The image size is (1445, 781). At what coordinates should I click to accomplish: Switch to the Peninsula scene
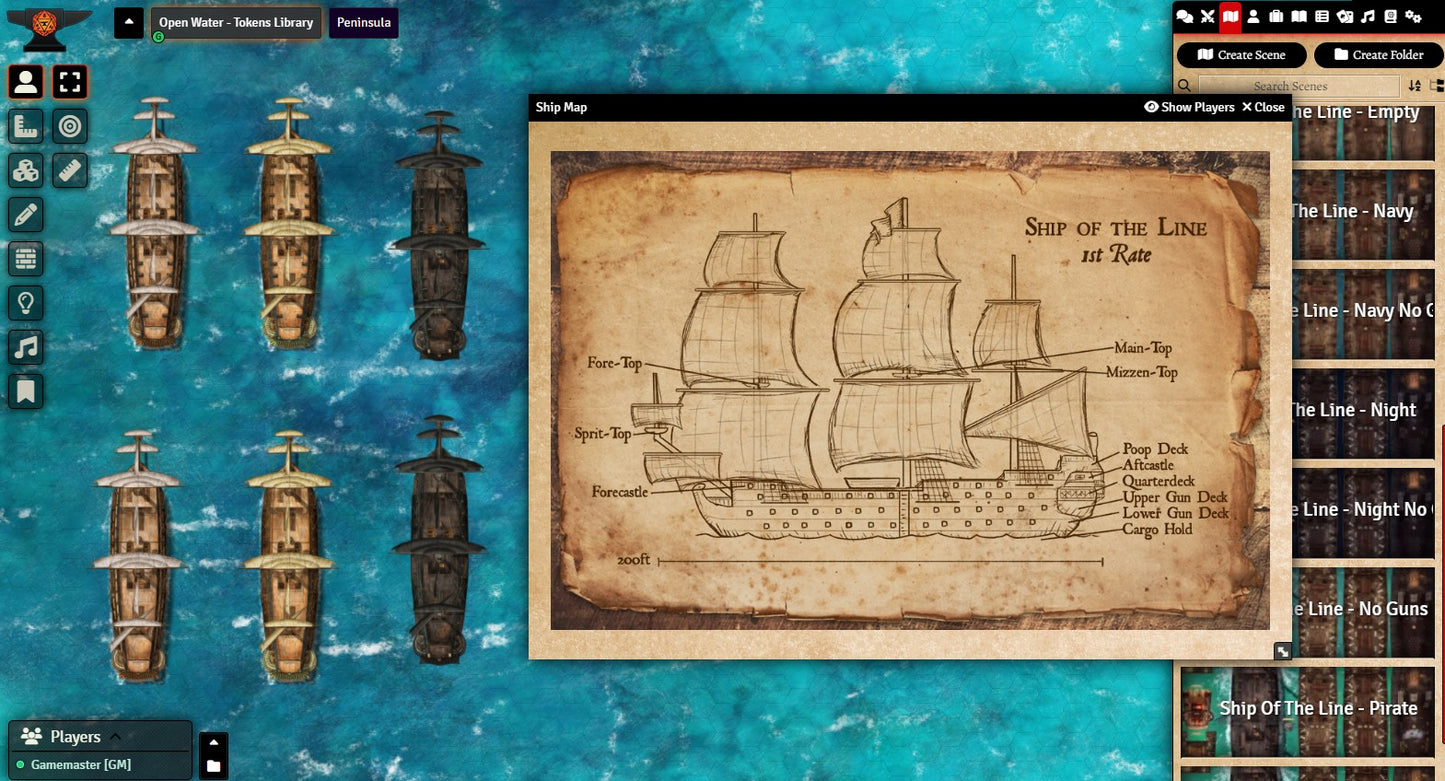363,23
